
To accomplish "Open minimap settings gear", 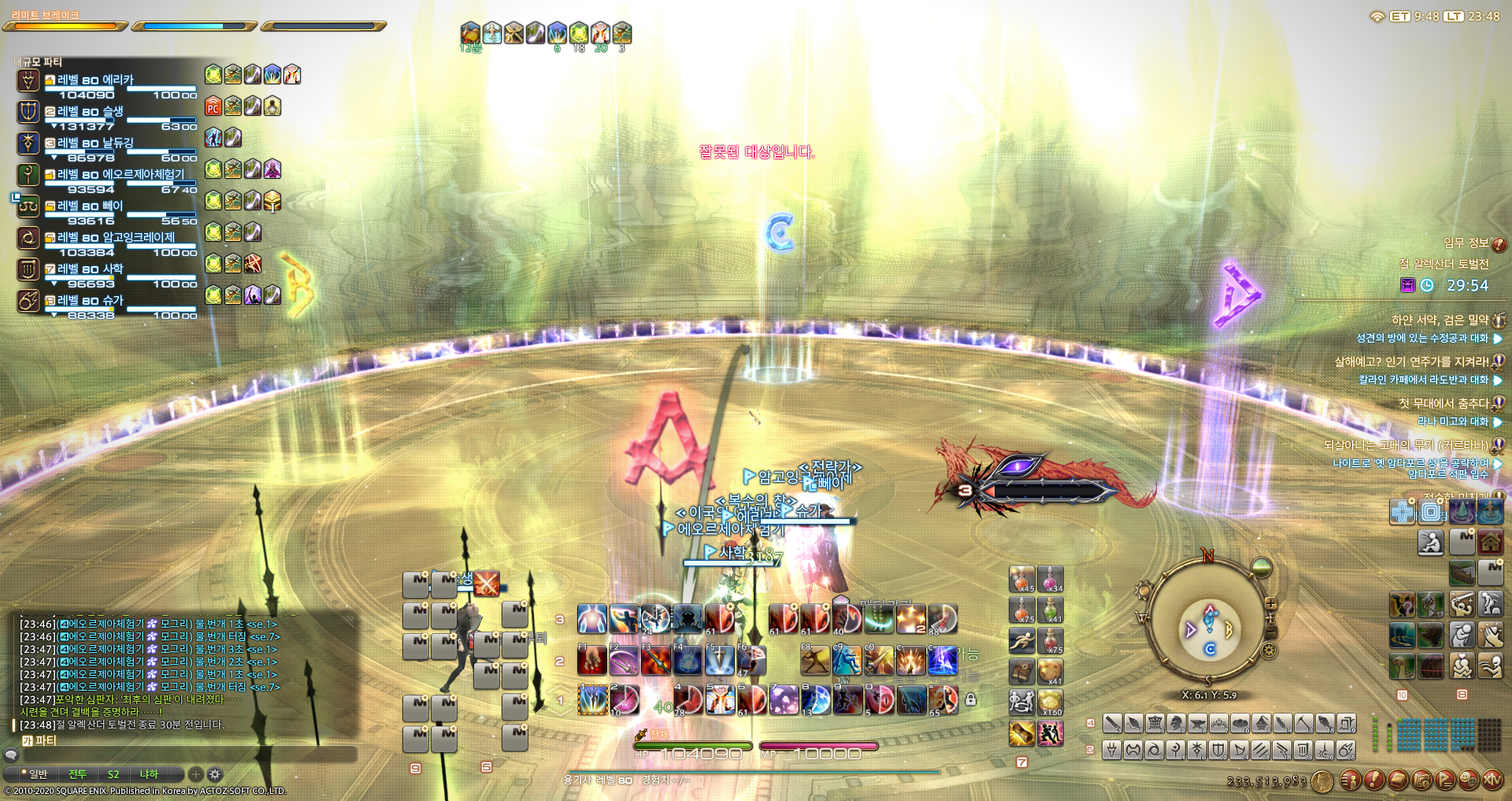I will (1269, 650).
